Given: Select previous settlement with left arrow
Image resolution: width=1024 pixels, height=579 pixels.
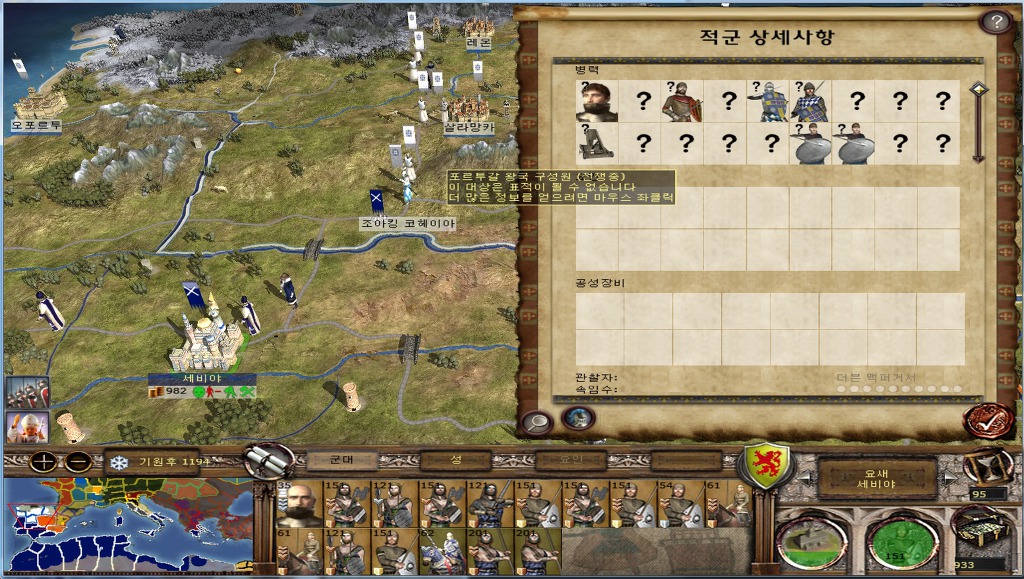Looking at the screenshot, I should 804,478.
